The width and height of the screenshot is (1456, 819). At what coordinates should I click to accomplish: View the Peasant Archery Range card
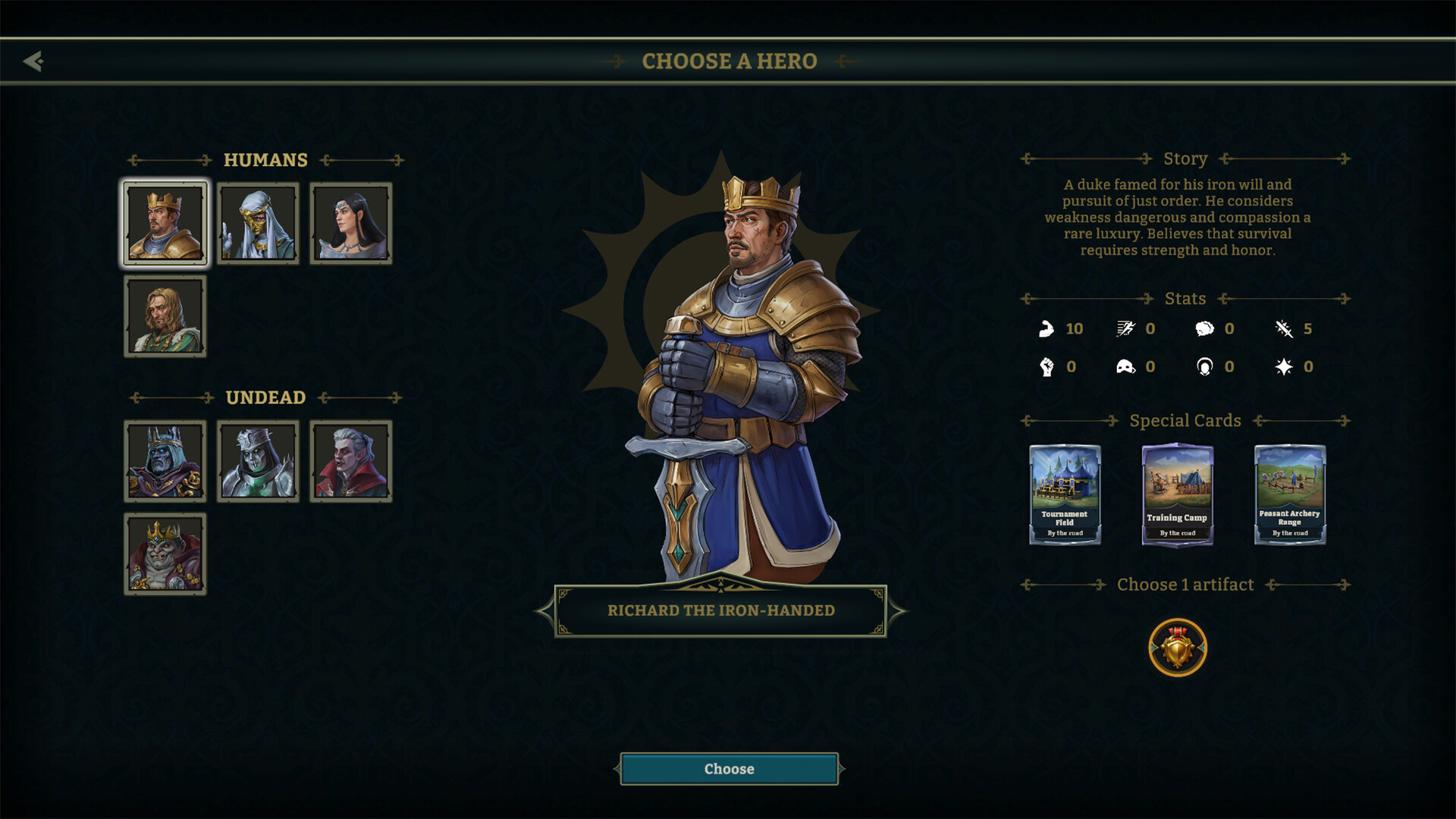1289,494
